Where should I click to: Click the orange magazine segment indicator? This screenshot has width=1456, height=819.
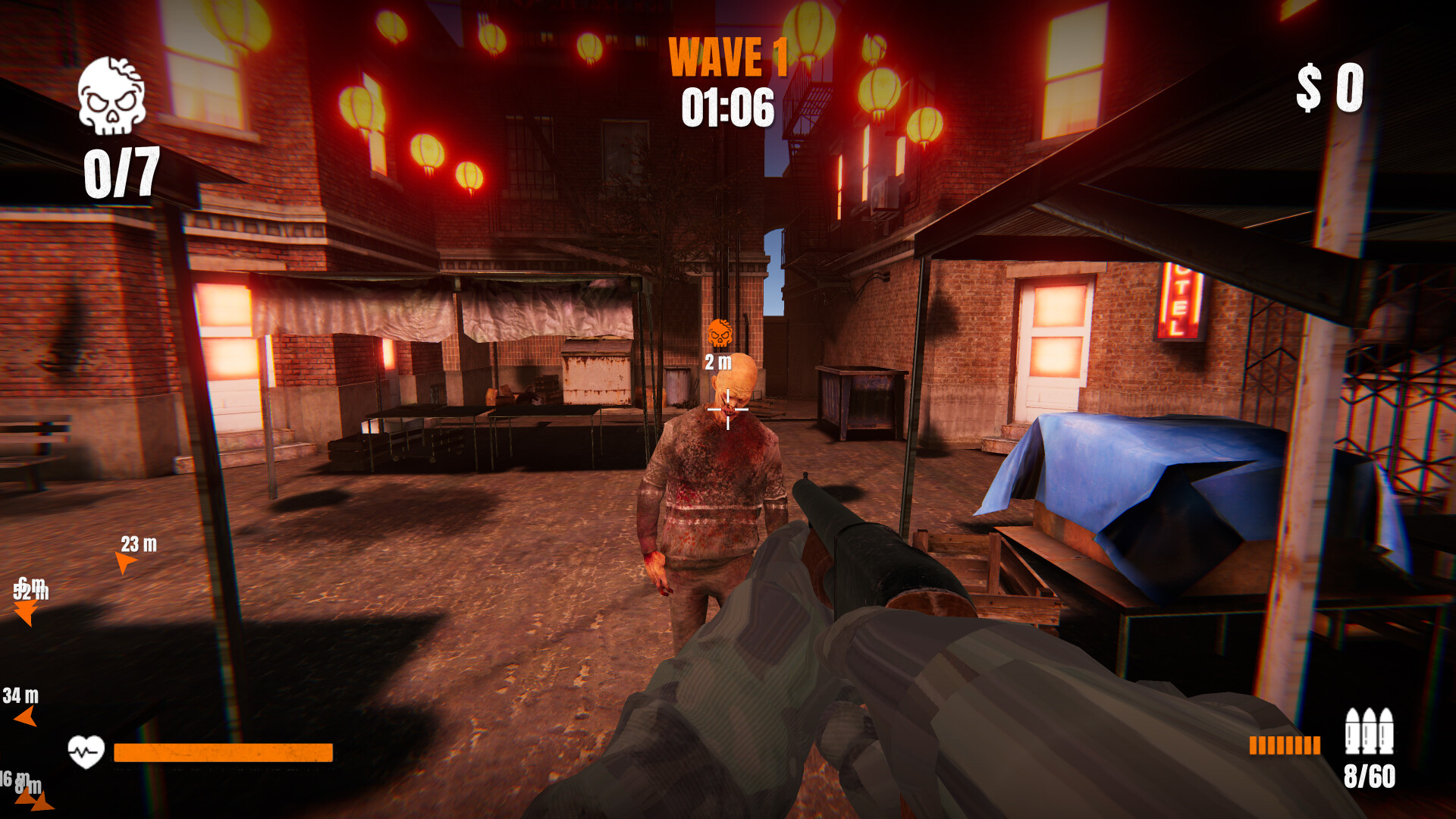[x=1287, y=746]
